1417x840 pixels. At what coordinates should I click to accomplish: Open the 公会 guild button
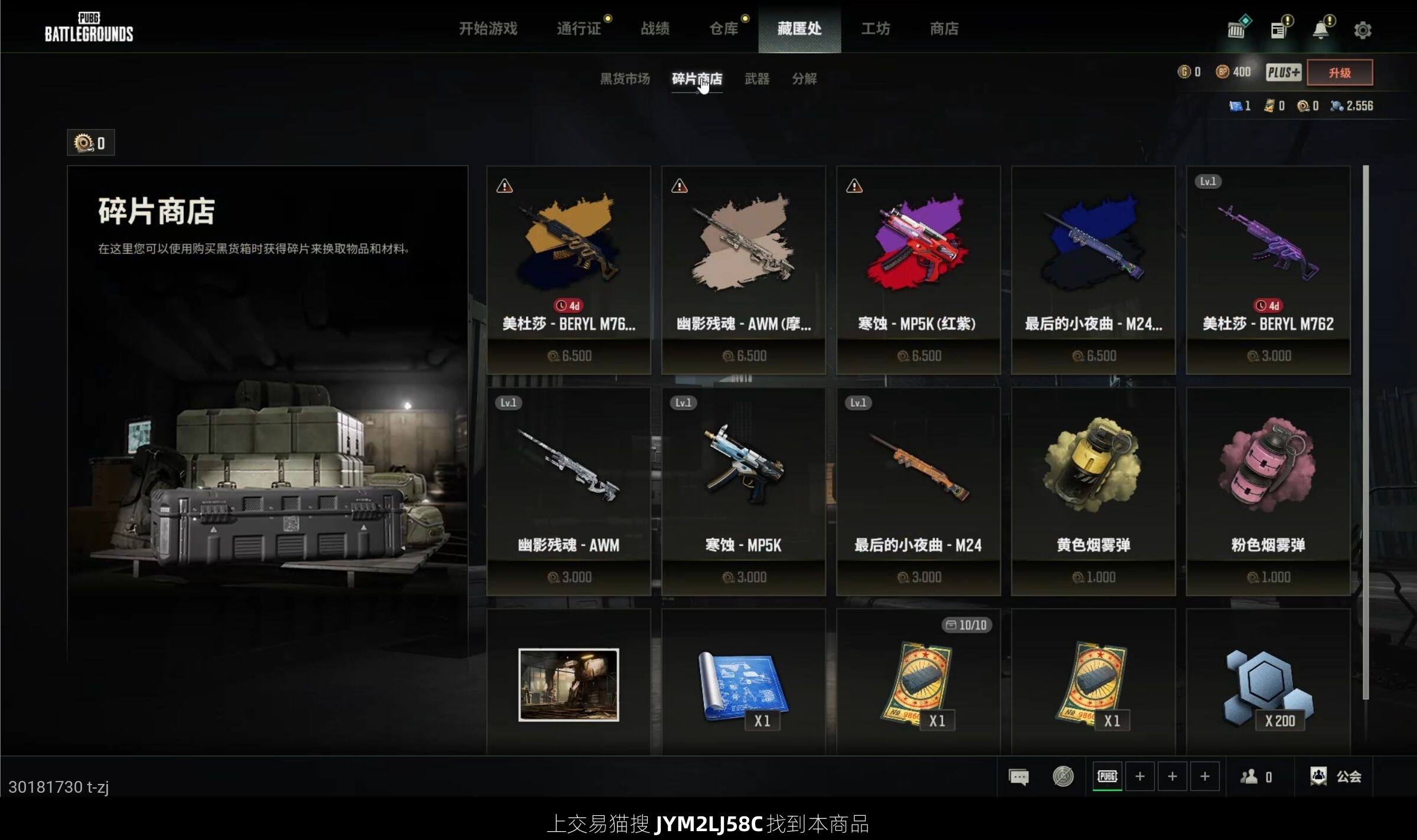pyautogui.click(x=1336, y=776)
